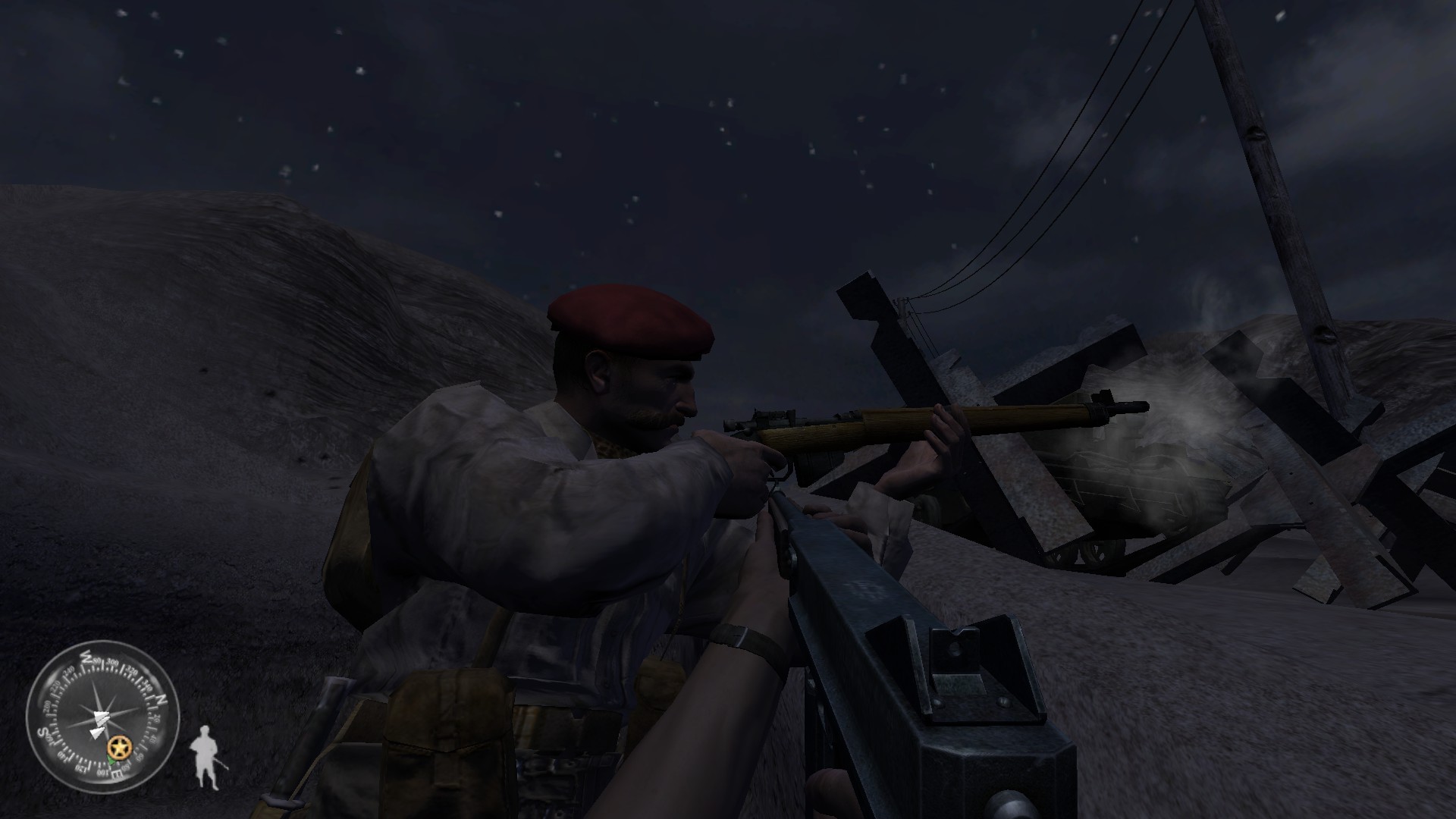1456x819 pixels.
Task: Click the letter W on the compass dial
Action: (x=87, y=657)
